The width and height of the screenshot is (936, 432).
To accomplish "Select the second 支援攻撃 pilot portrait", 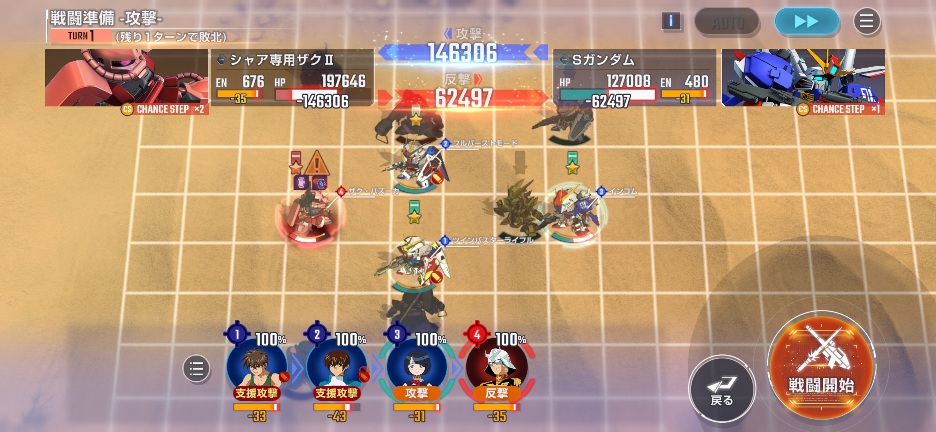I will 337,366.
